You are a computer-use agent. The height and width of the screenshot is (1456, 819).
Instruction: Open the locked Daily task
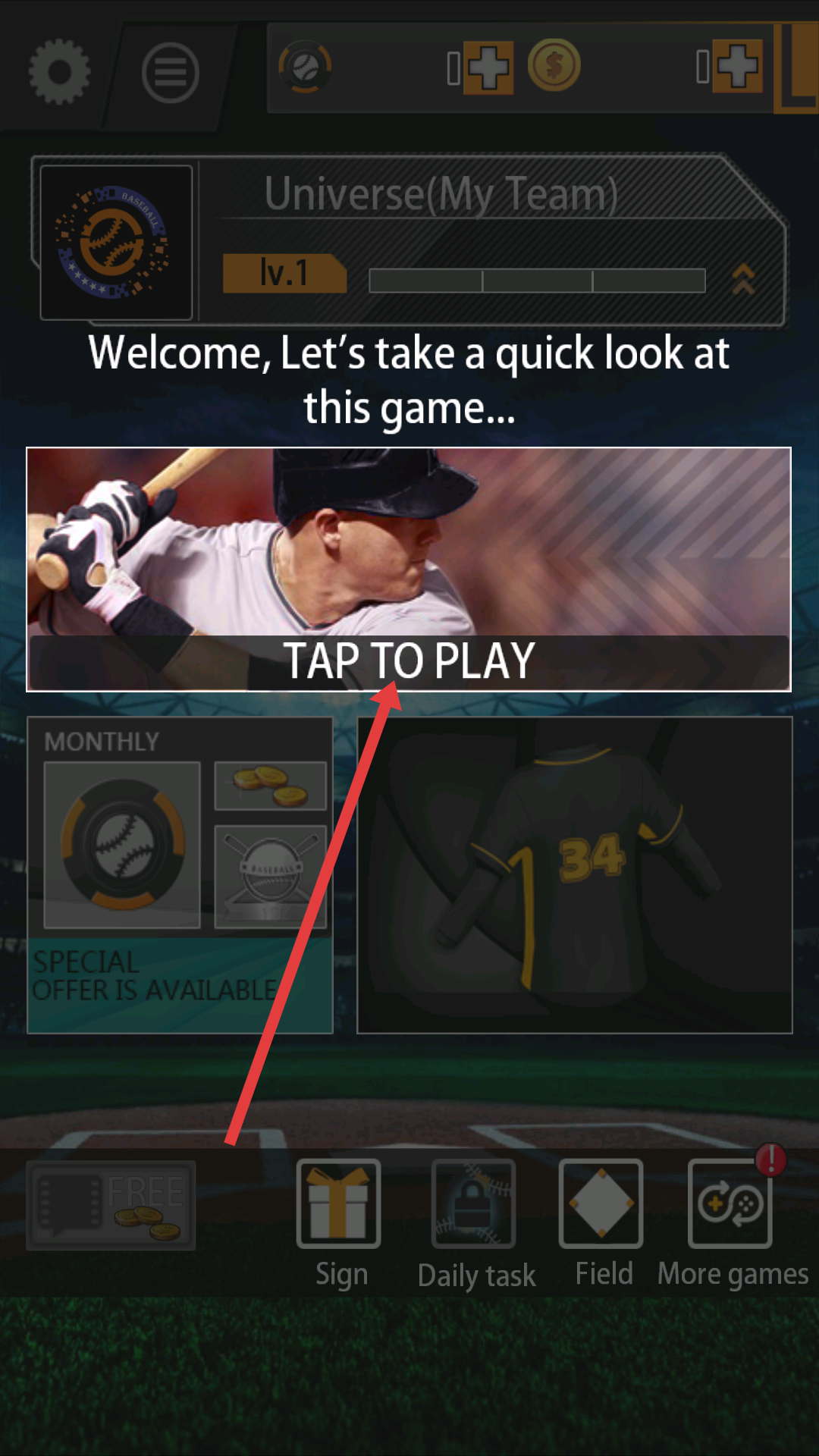[x=474, y=1204]
